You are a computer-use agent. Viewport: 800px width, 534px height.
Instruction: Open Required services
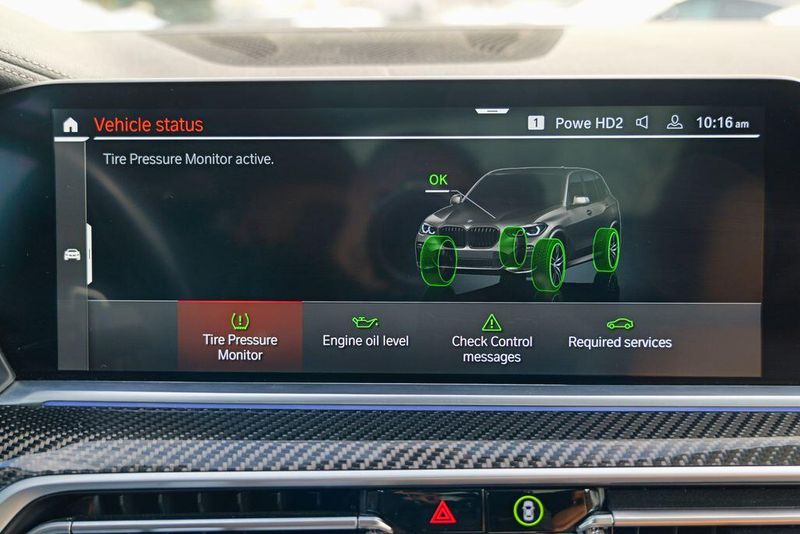coord(619,334)
